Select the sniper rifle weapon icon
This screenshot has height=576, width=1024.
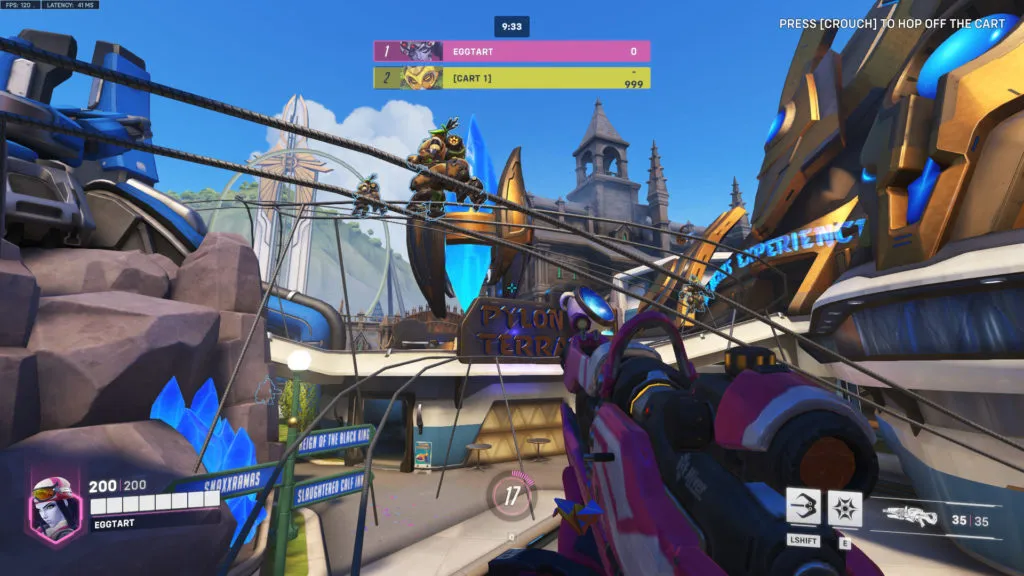(x=911, y=516)
